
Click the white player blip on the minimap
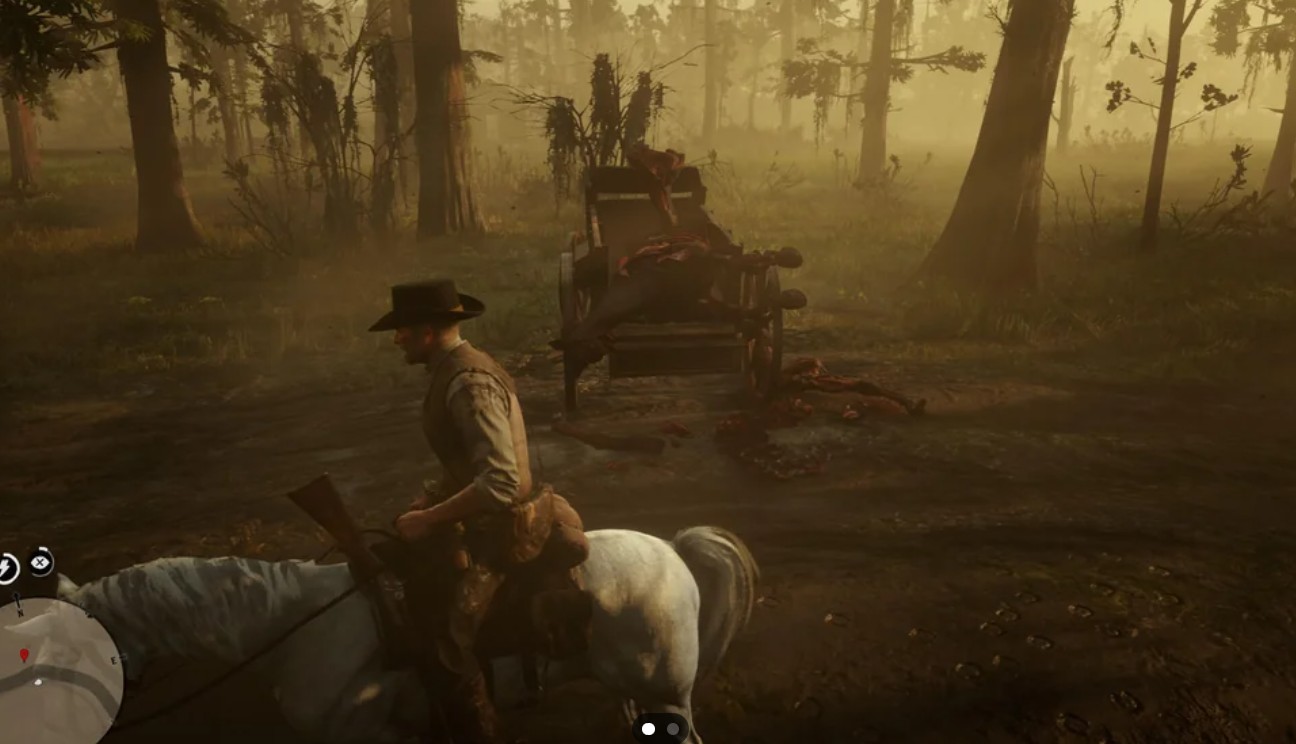38,682
